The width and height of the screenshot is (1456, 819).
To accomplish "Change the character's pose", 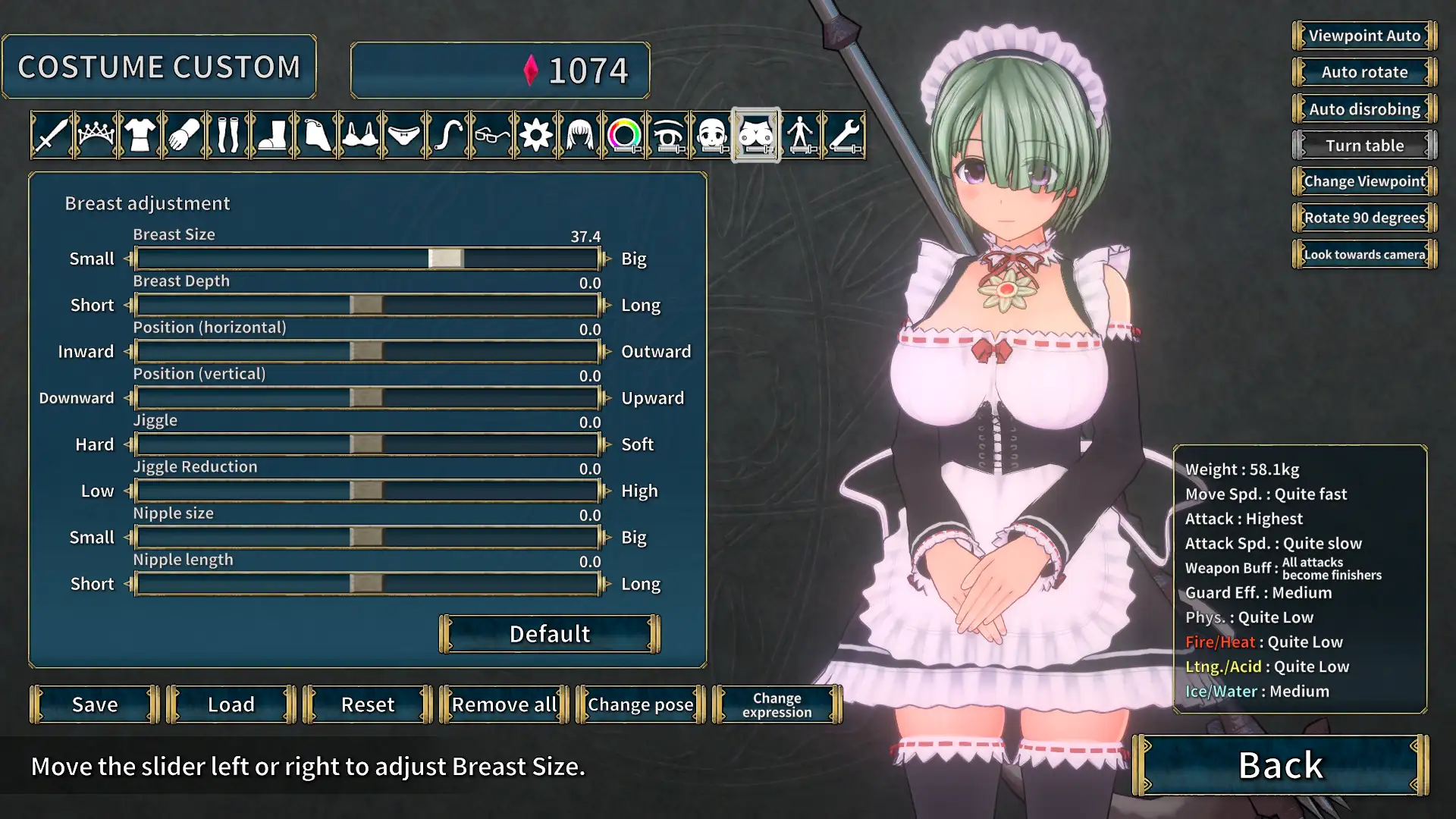I will pos(641,704).
